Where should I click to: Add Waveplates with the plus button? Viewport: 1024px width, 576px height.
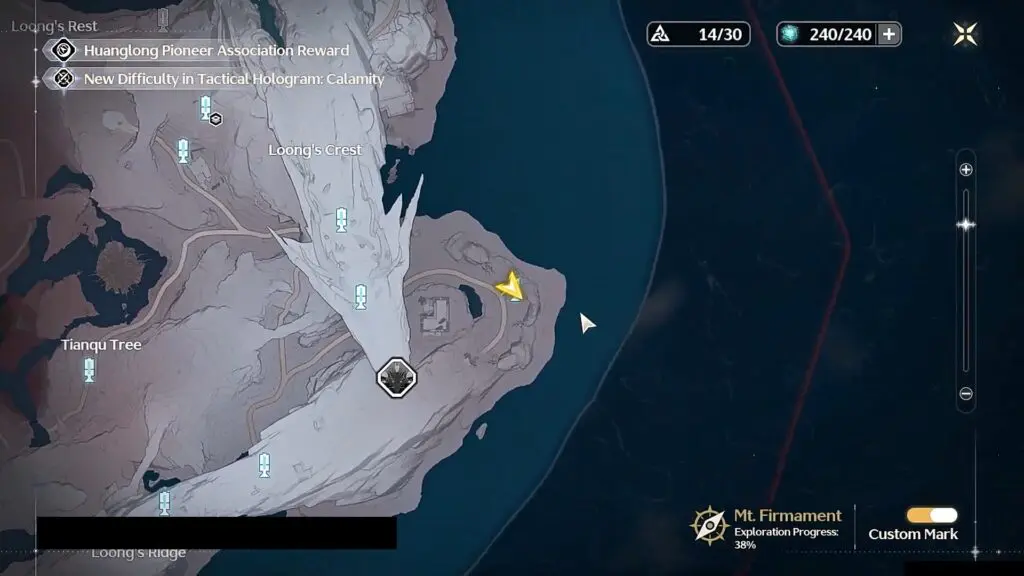click(888, 34)
